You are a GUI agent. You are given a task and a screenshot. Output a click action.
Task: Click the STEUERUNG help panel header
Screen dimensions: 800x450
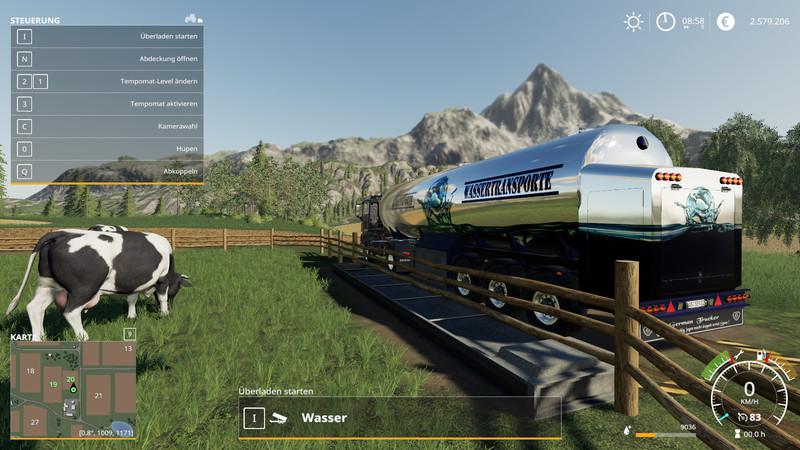(36, 19)
